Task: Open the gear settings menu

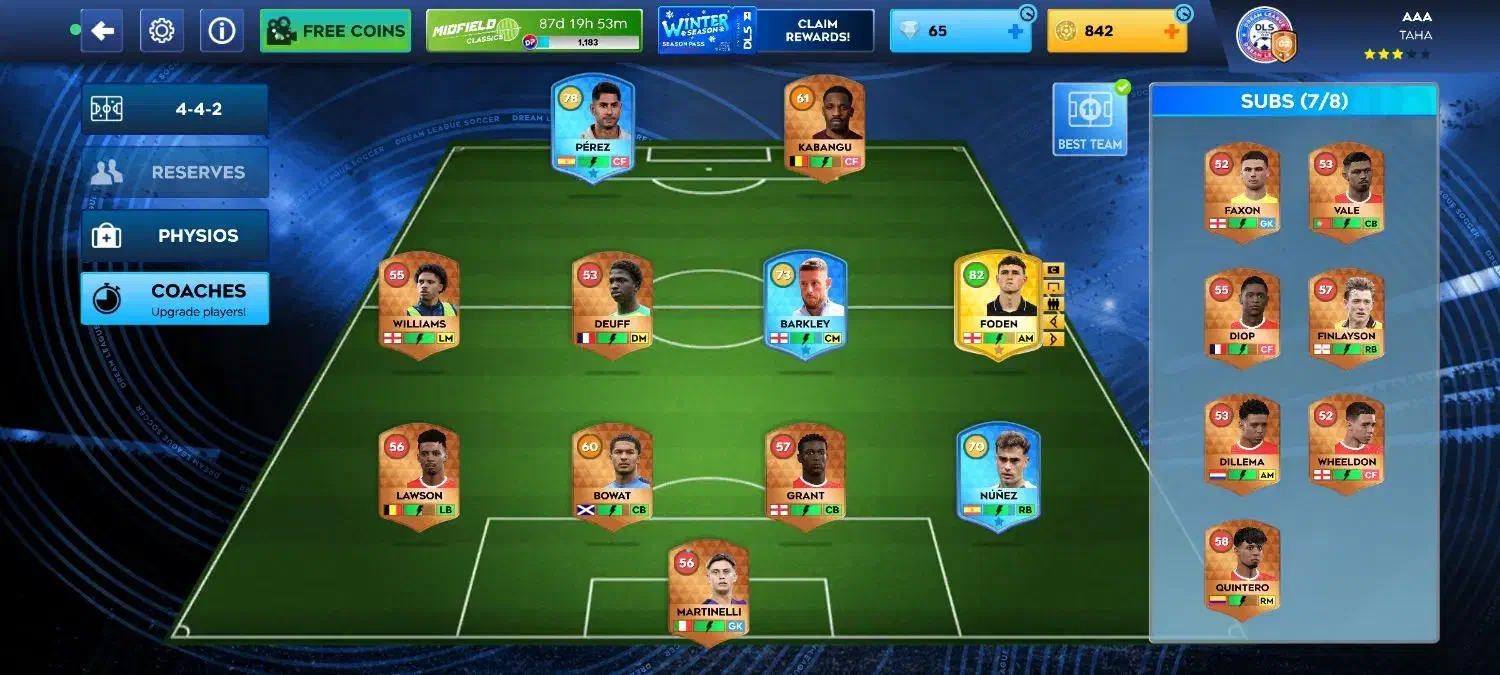Action: (x=161, y=31)
